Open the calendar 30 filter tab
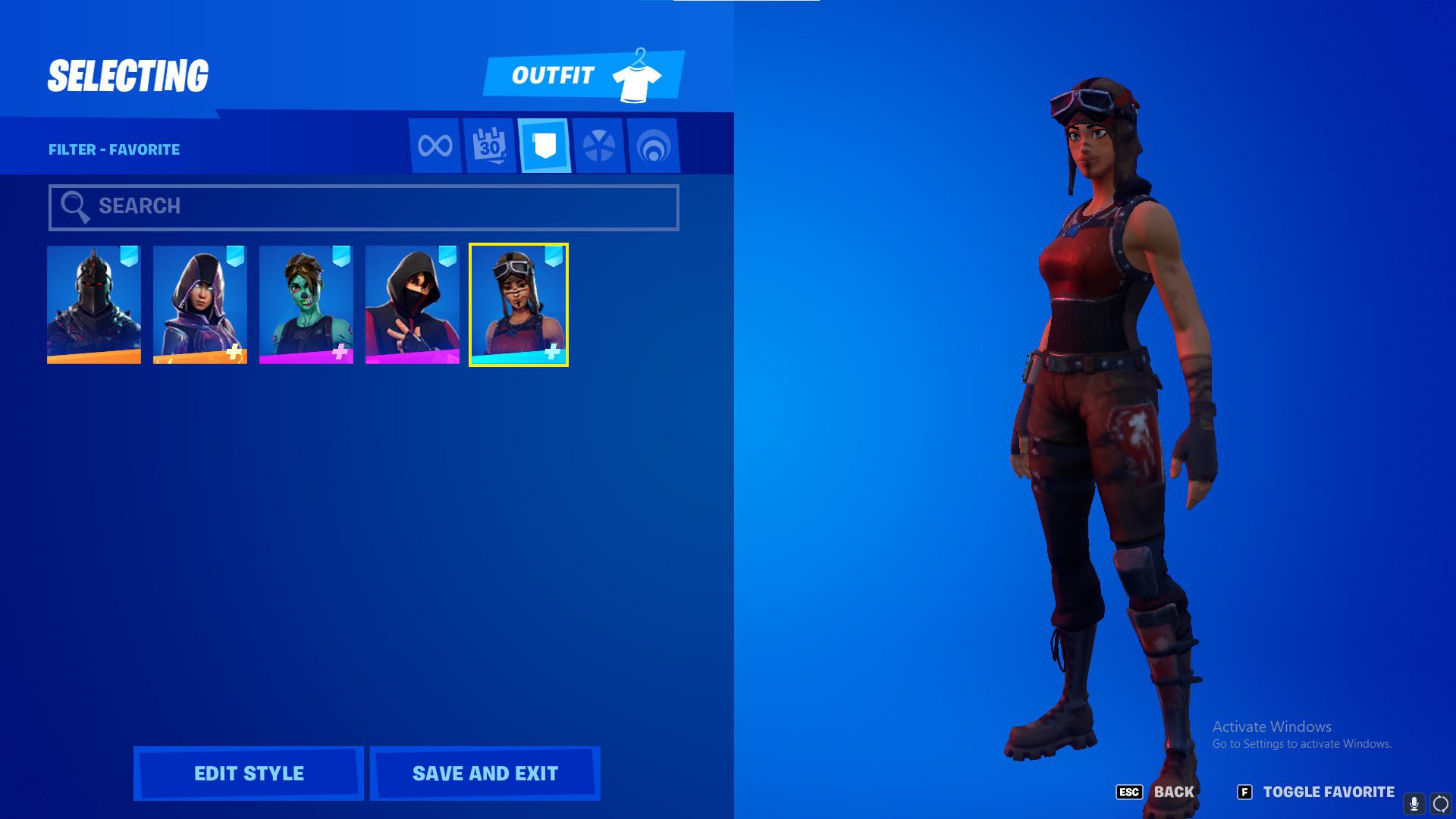This screenshot has width=1456, height=819. click(489, 146)
